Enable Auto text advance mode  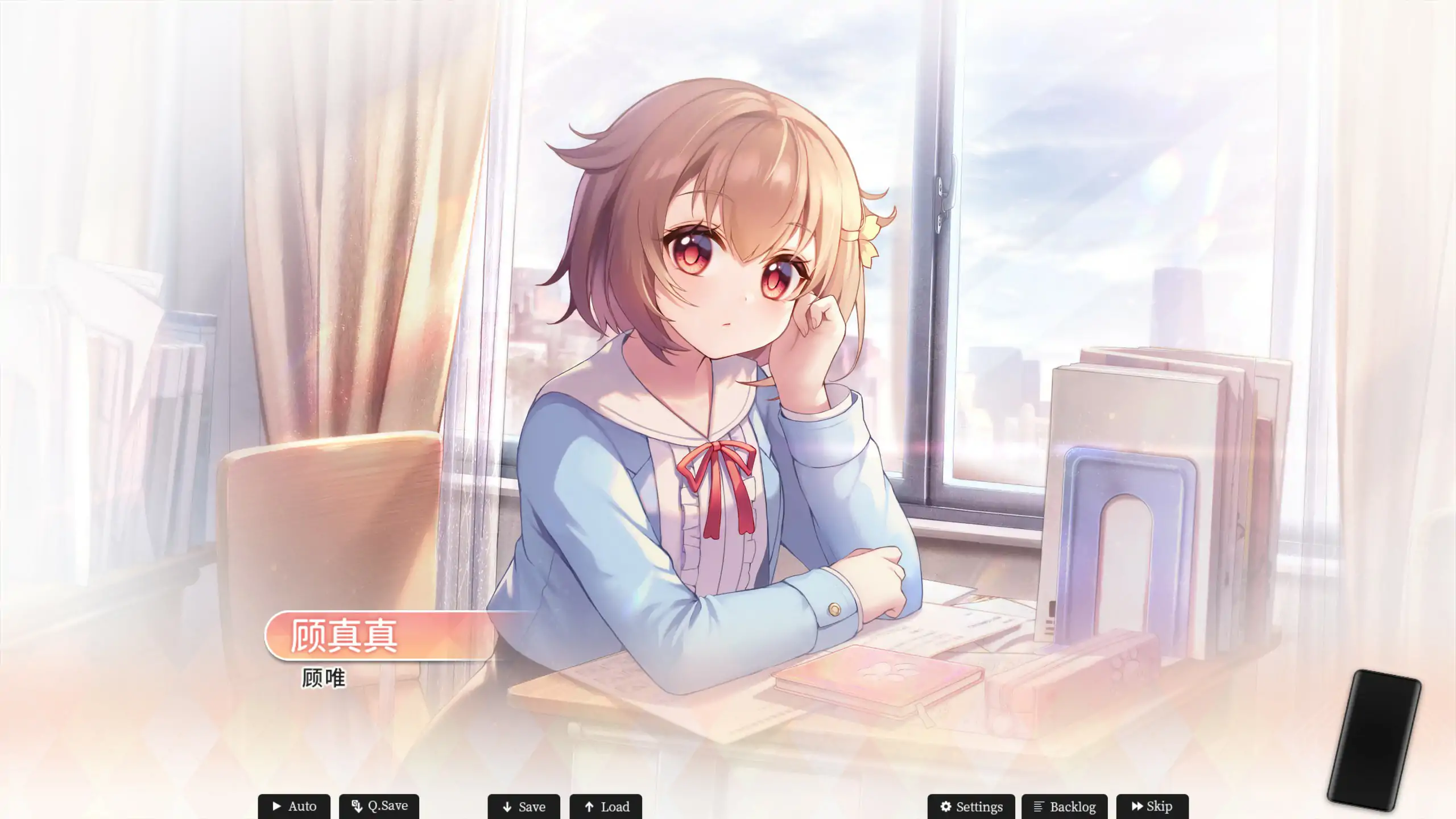tap(293, 806)
